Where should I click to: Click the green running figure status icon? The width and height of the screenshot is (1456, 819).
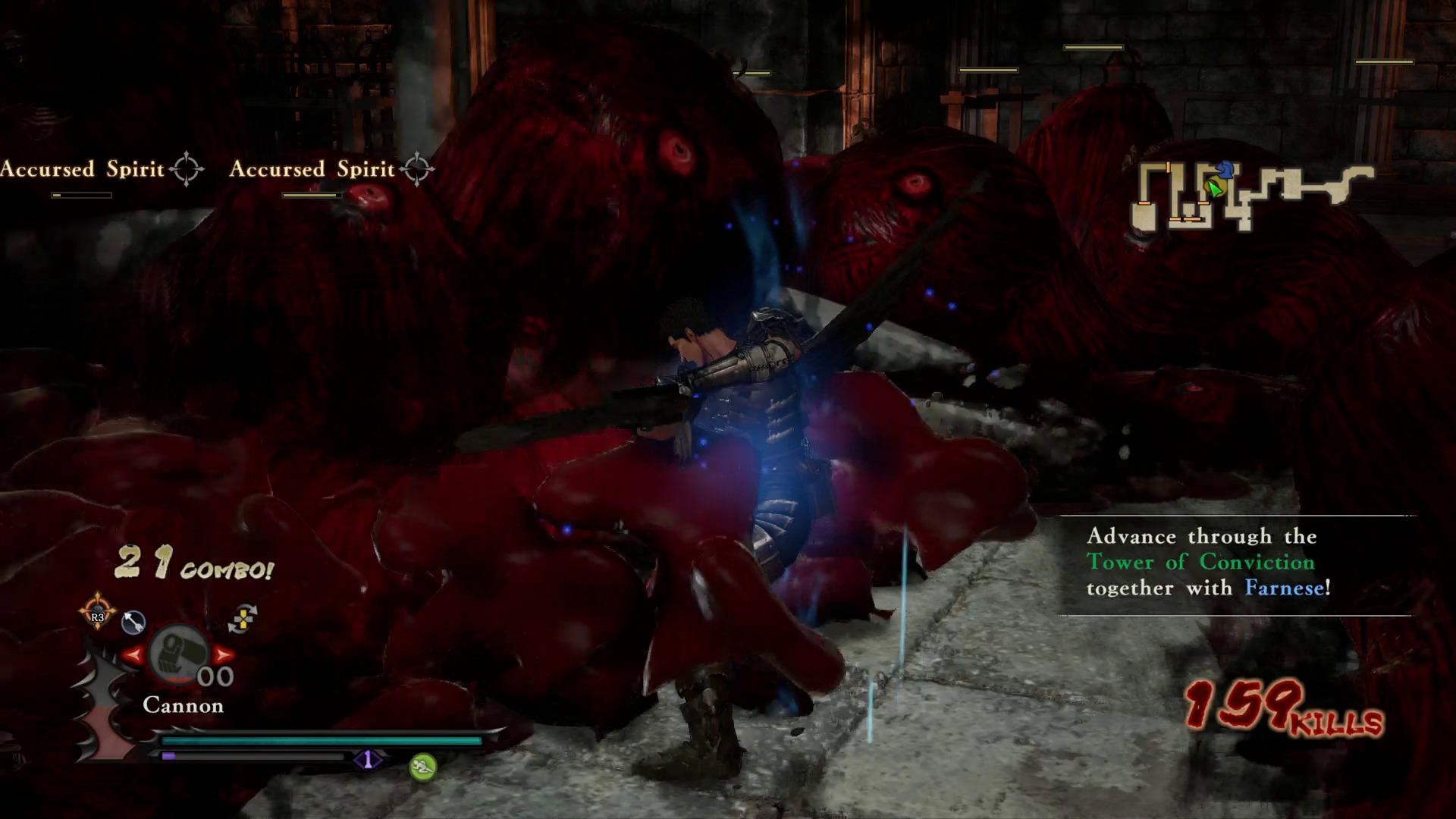click(x=423, y=767)
